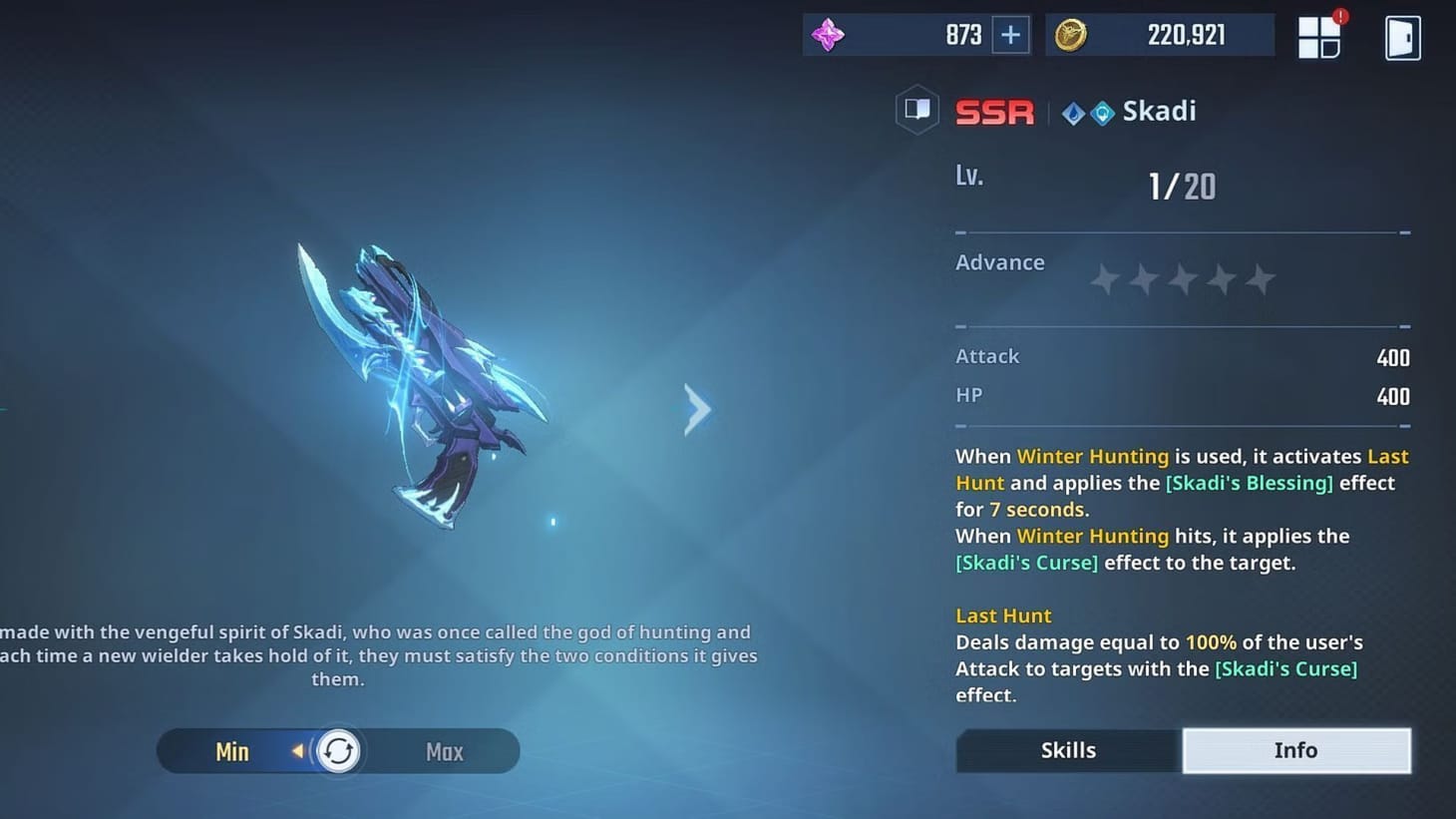Click the reset toggle icon between Min and Max
This screenshot has height=819, width=1456.
339,751
